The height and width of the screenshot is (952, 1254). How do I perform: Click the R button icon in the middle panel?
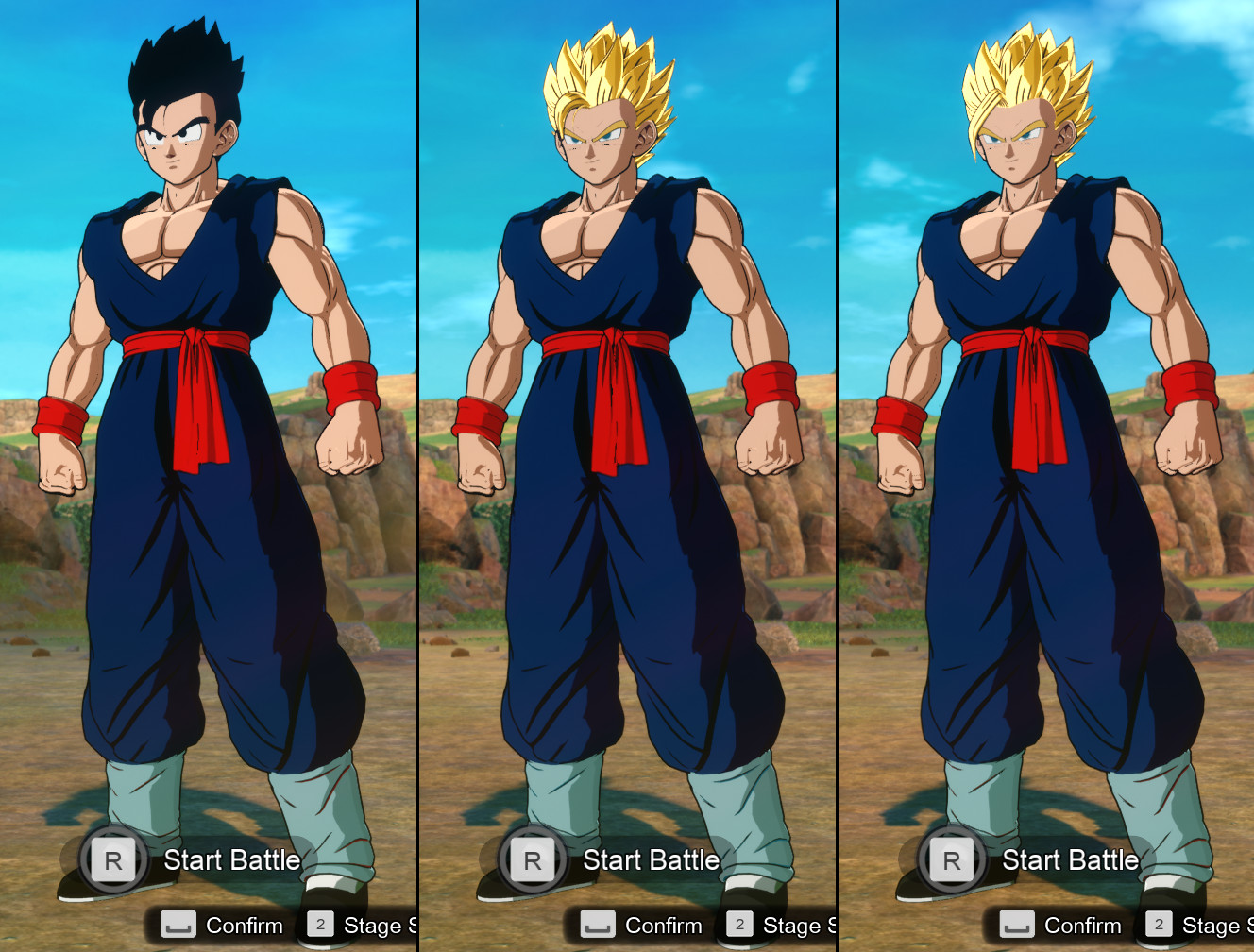click(x=534, y=860)
